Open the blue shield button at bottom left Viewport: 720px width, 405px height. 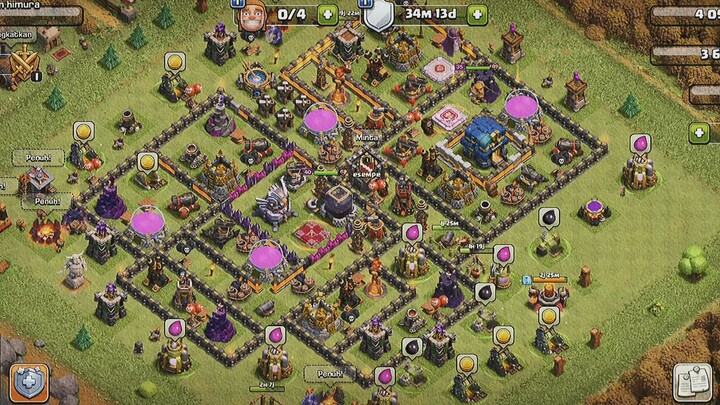tap(29, 383)
